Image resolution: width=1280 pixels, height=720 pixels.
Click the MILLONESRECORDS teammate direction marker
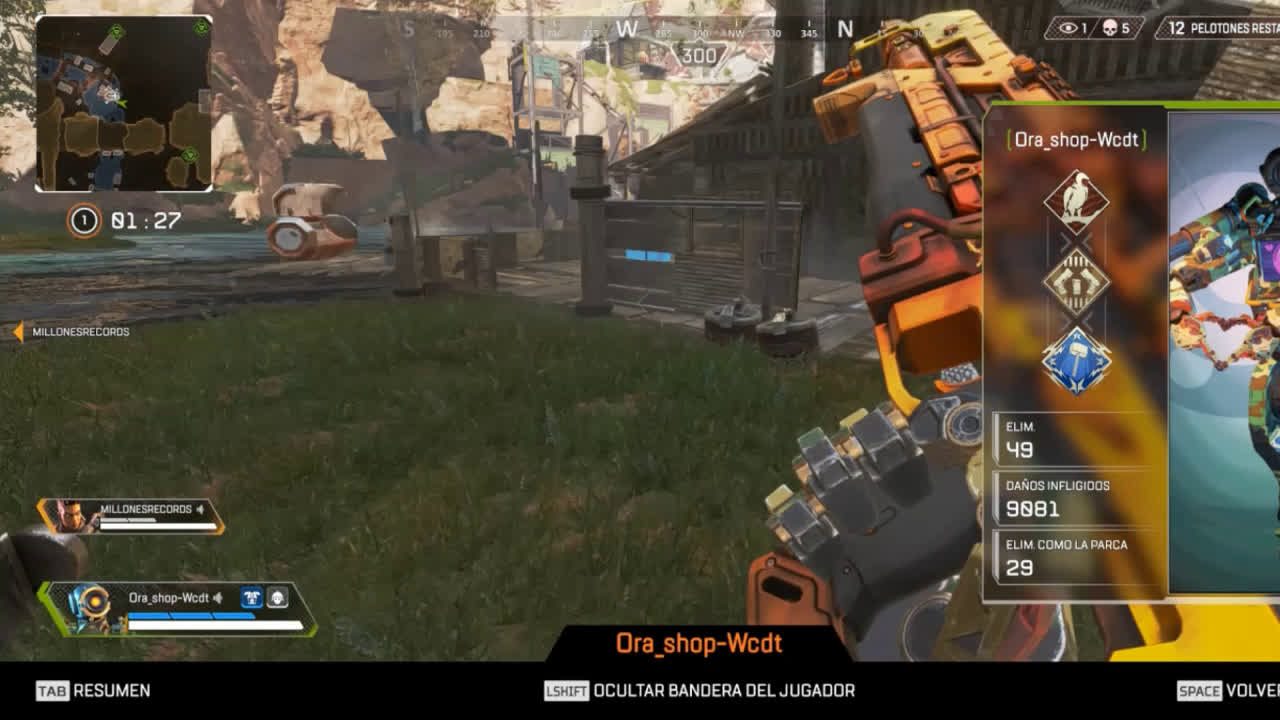pos(18,331)
